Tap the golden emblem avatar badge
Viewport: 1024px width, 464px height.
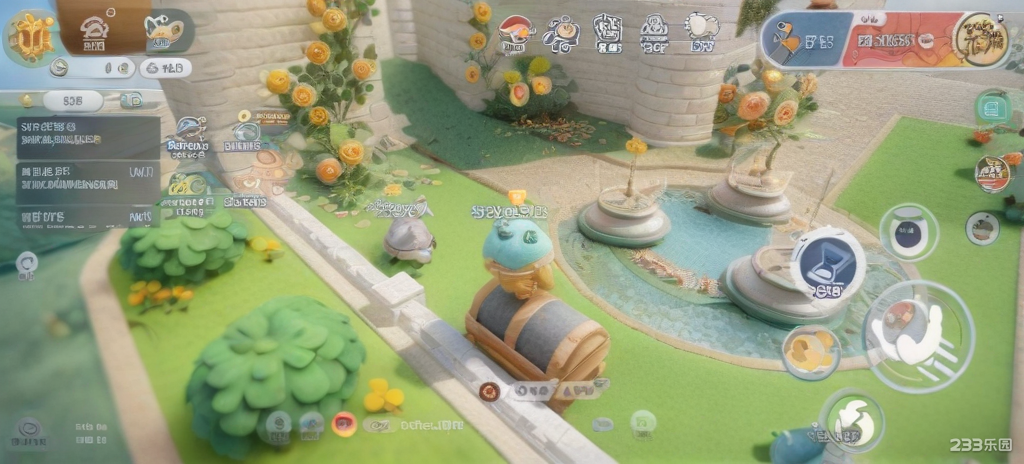[x=30, y=38]
